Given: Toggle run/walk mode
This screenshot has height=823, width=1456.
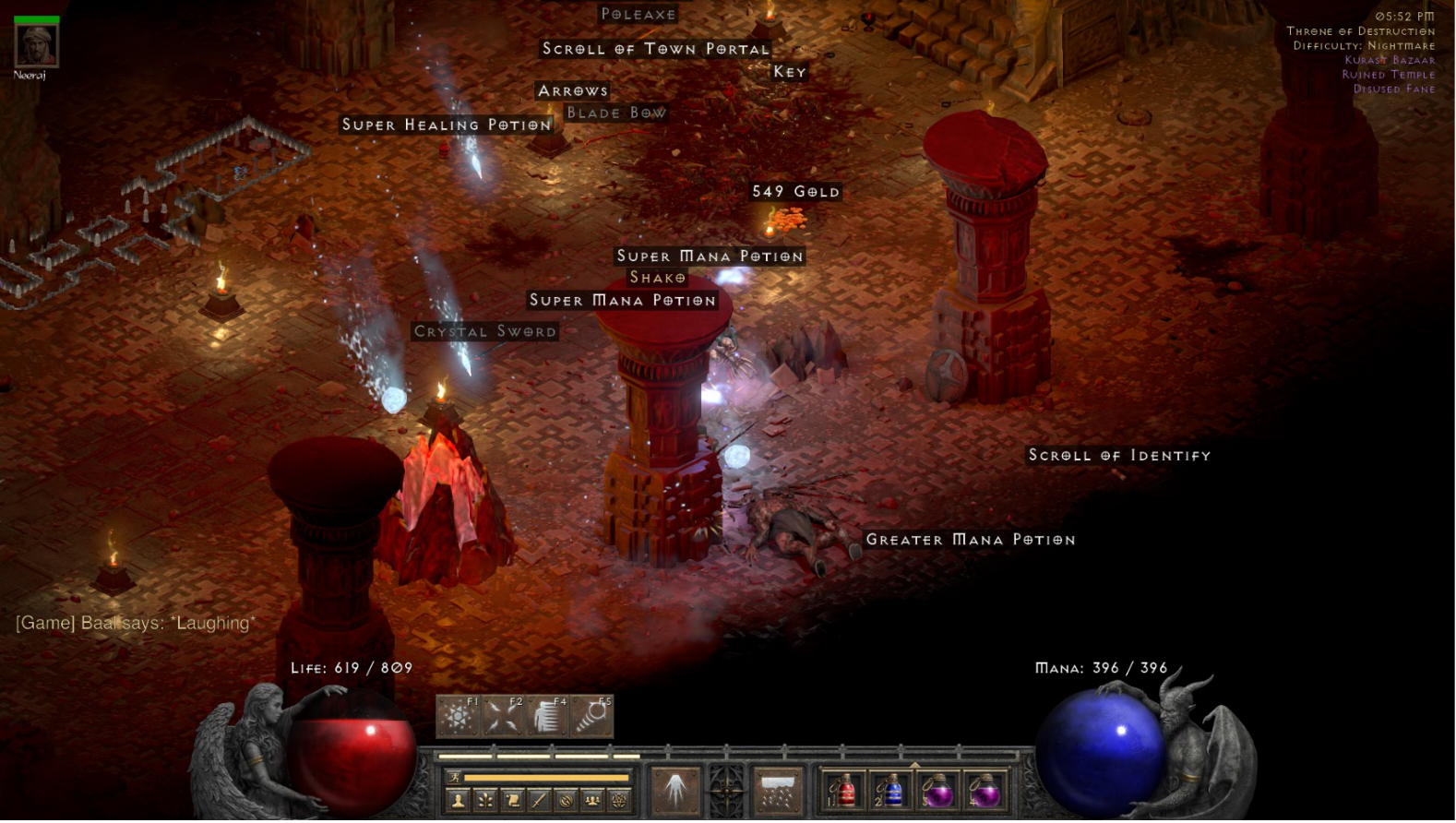Looking at the screenshot, I should click(x=455, y=777).
